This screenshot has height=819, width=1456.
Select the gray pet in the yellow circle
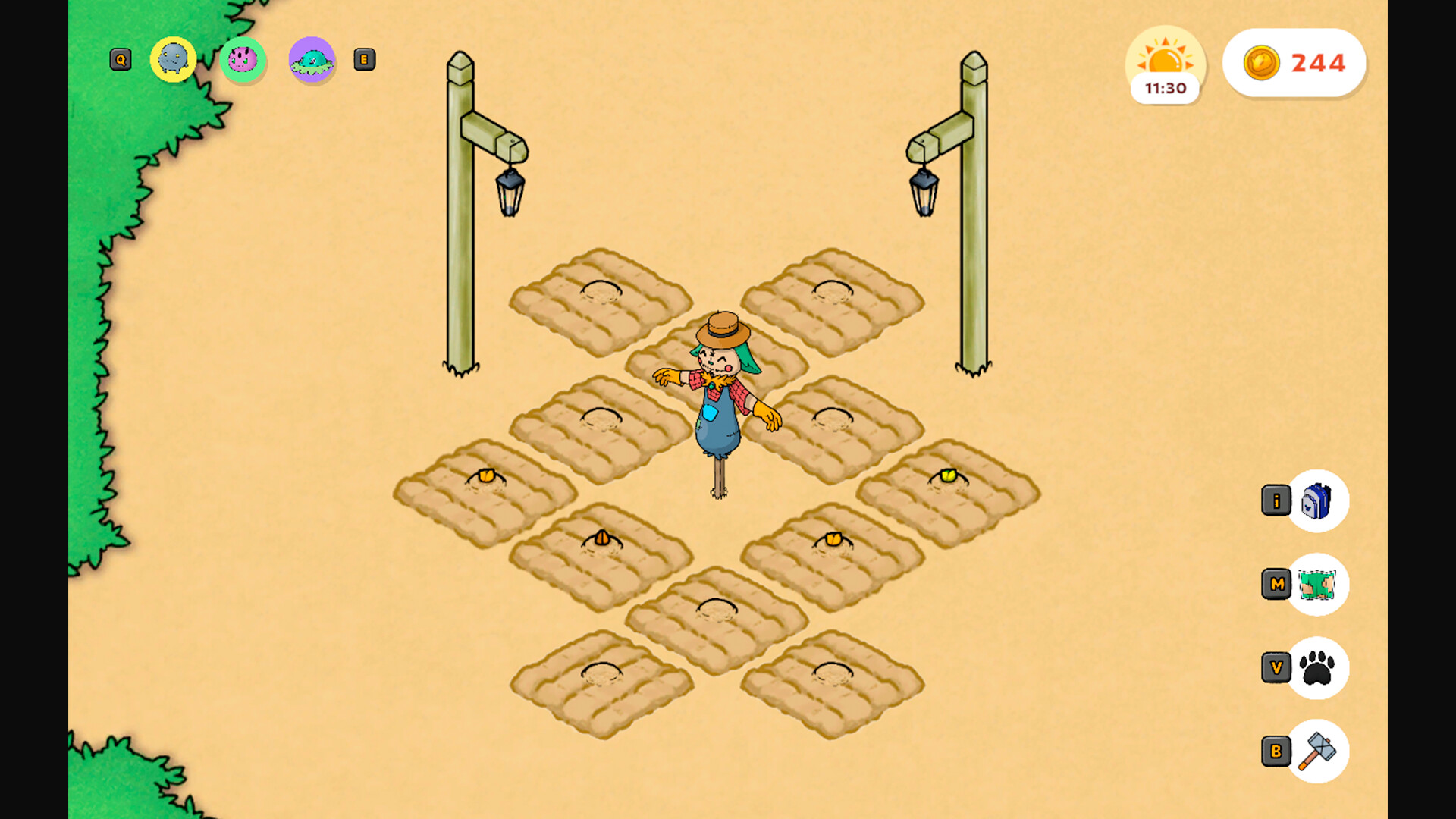[x=173, y=59]
